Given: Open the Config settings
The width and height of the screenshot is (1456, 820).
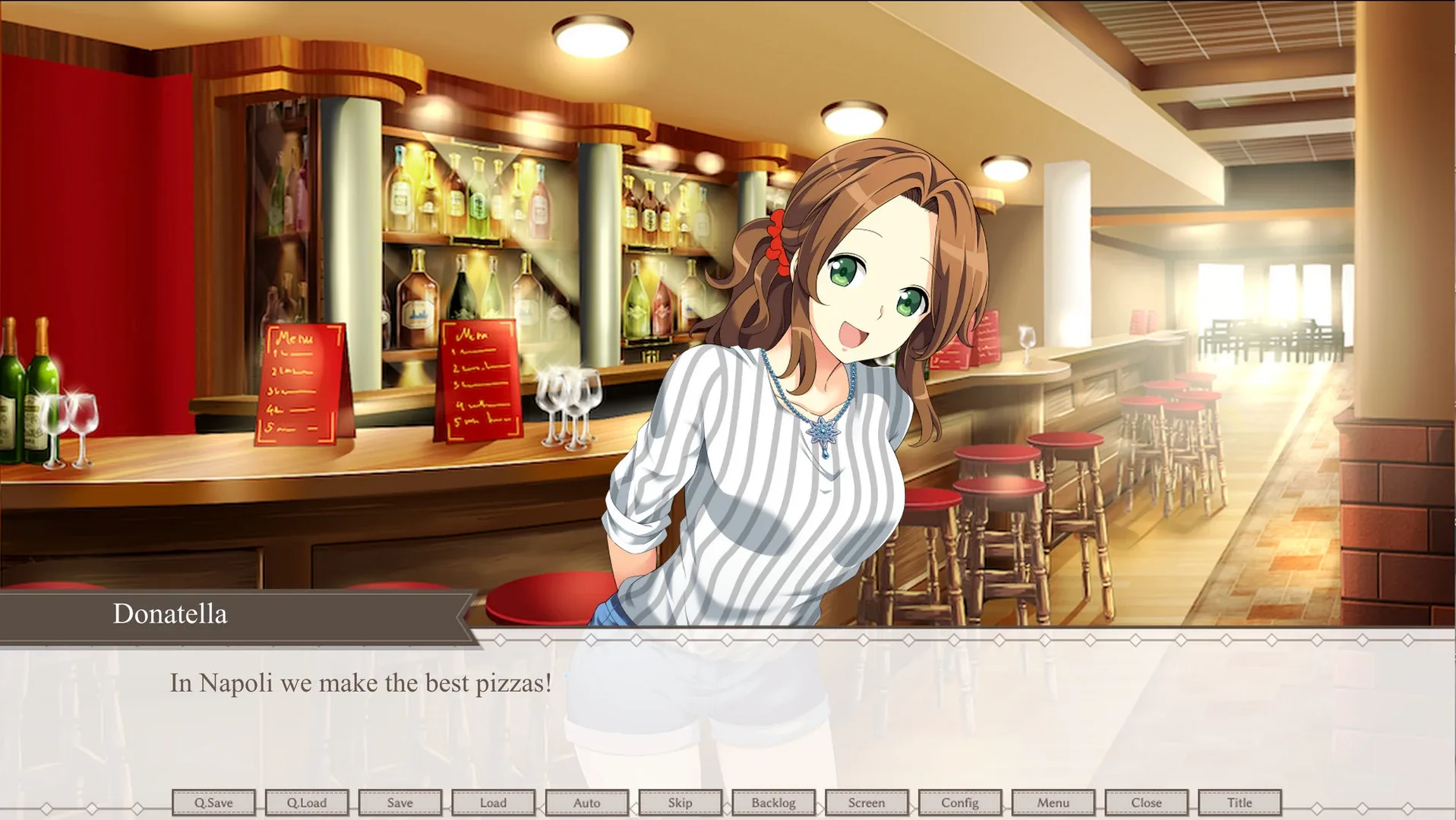Looking at the screenshot, I should [x=959, y=803].
